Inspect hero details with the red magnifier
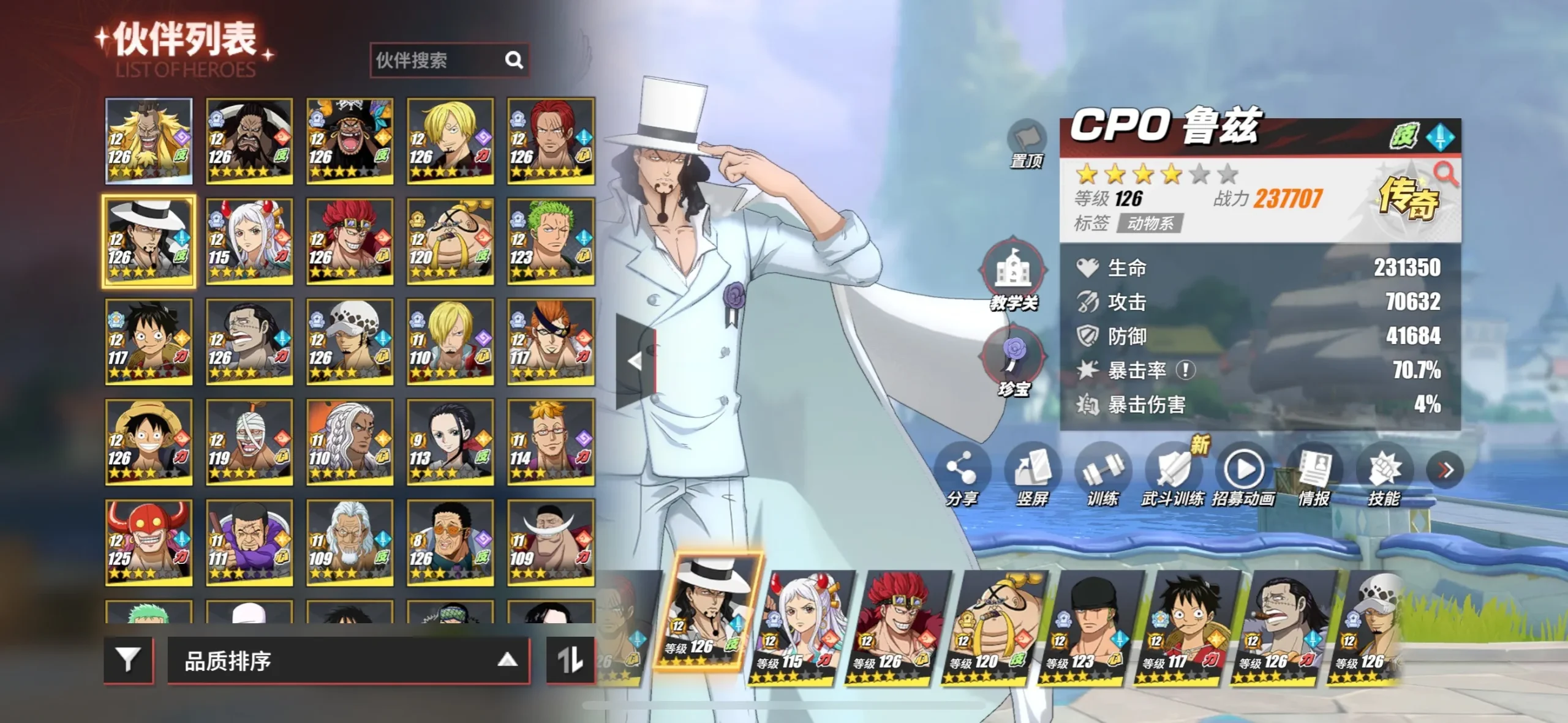1568x723 pixels. click(1445, 174)
